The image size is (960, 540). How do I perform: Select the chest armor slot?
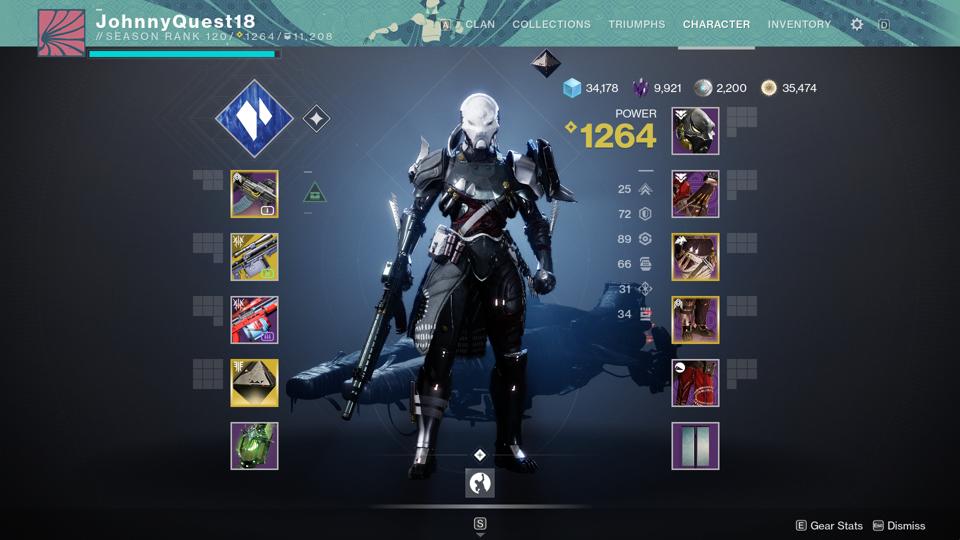pyautogui.click(x=695, y=257)
